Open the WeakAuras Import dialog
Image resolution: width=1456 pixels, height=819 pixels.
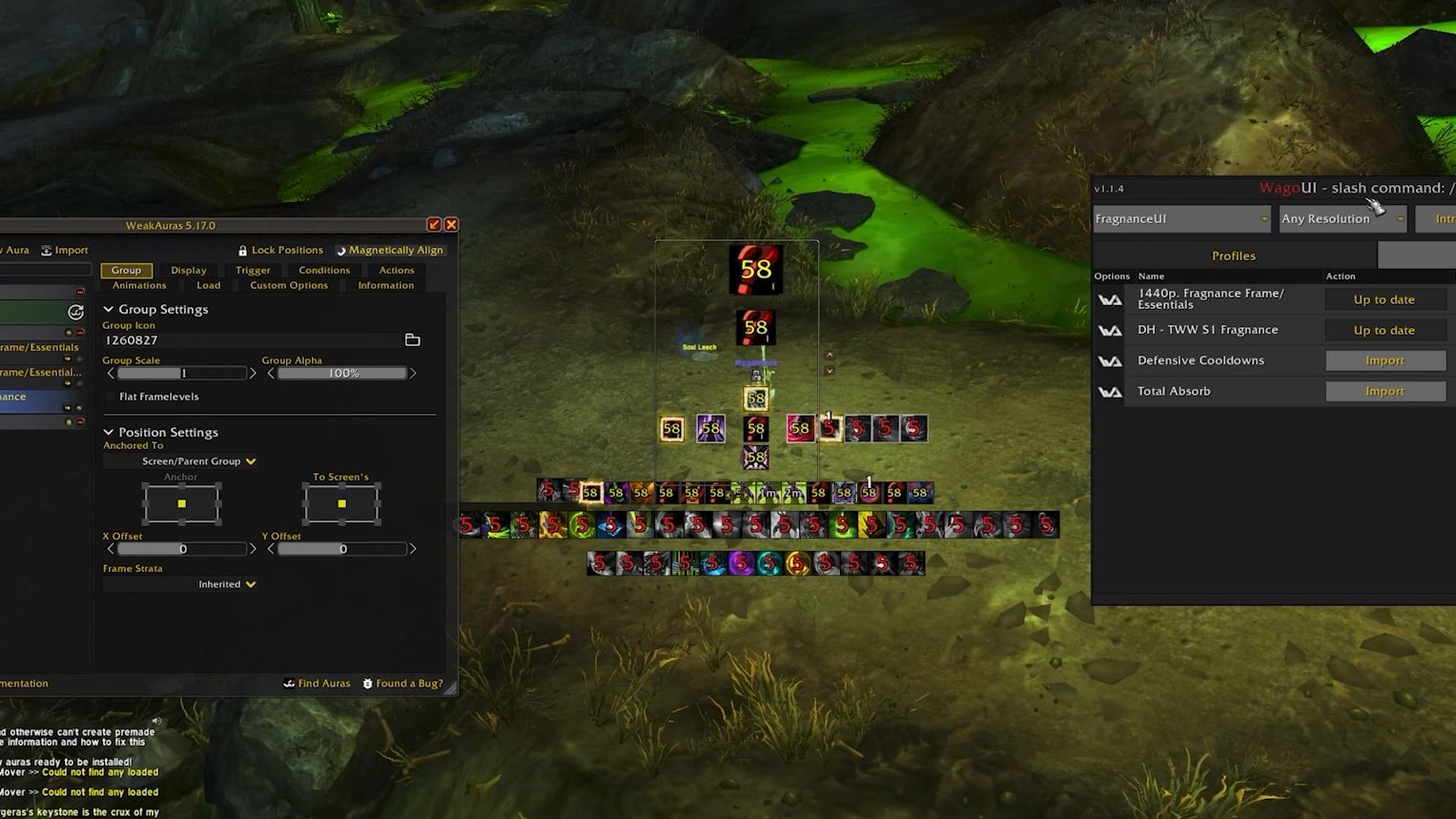[65, 250]
